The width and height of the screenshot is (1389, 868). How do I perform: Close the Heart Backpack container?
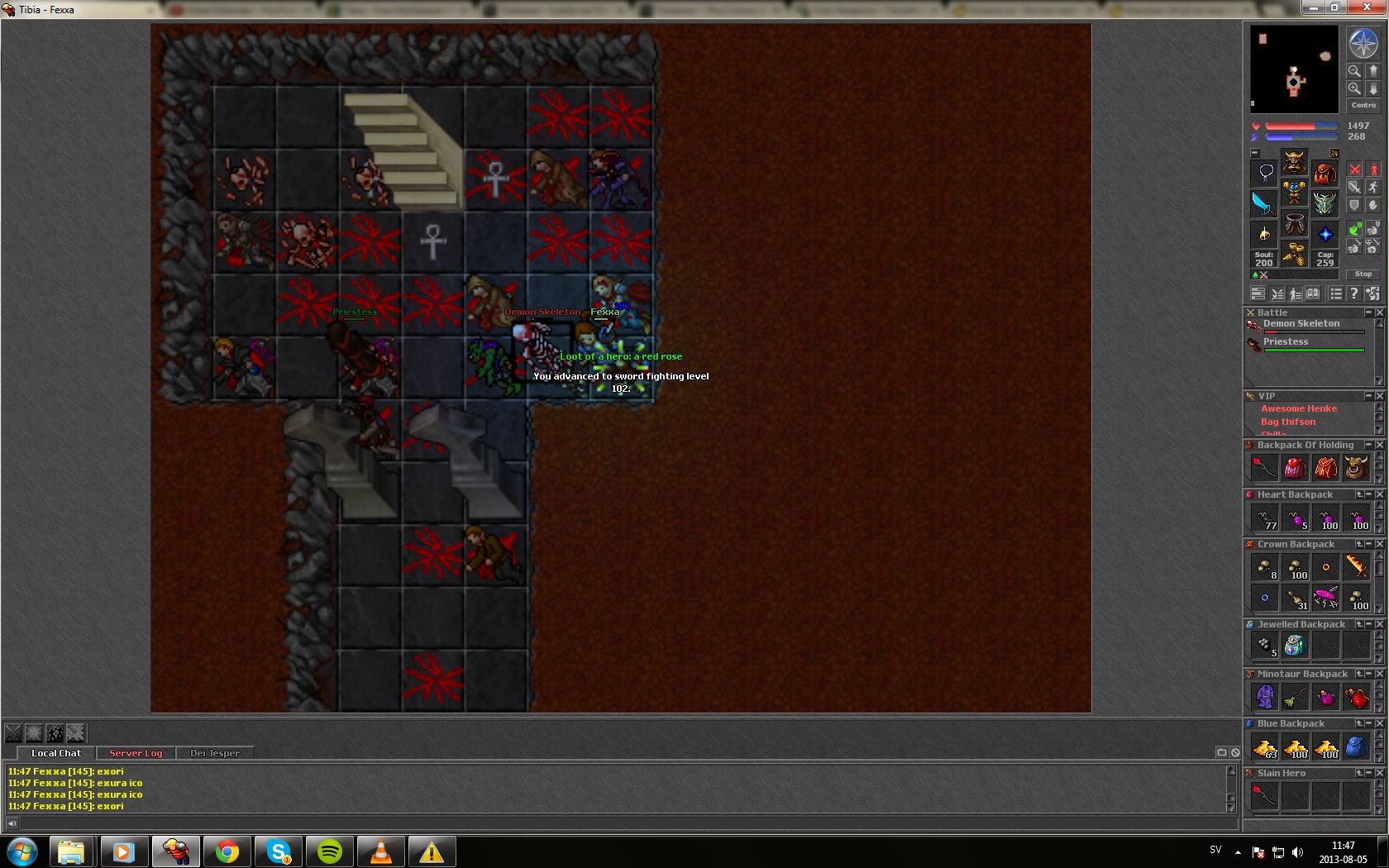coord(1379,494)
